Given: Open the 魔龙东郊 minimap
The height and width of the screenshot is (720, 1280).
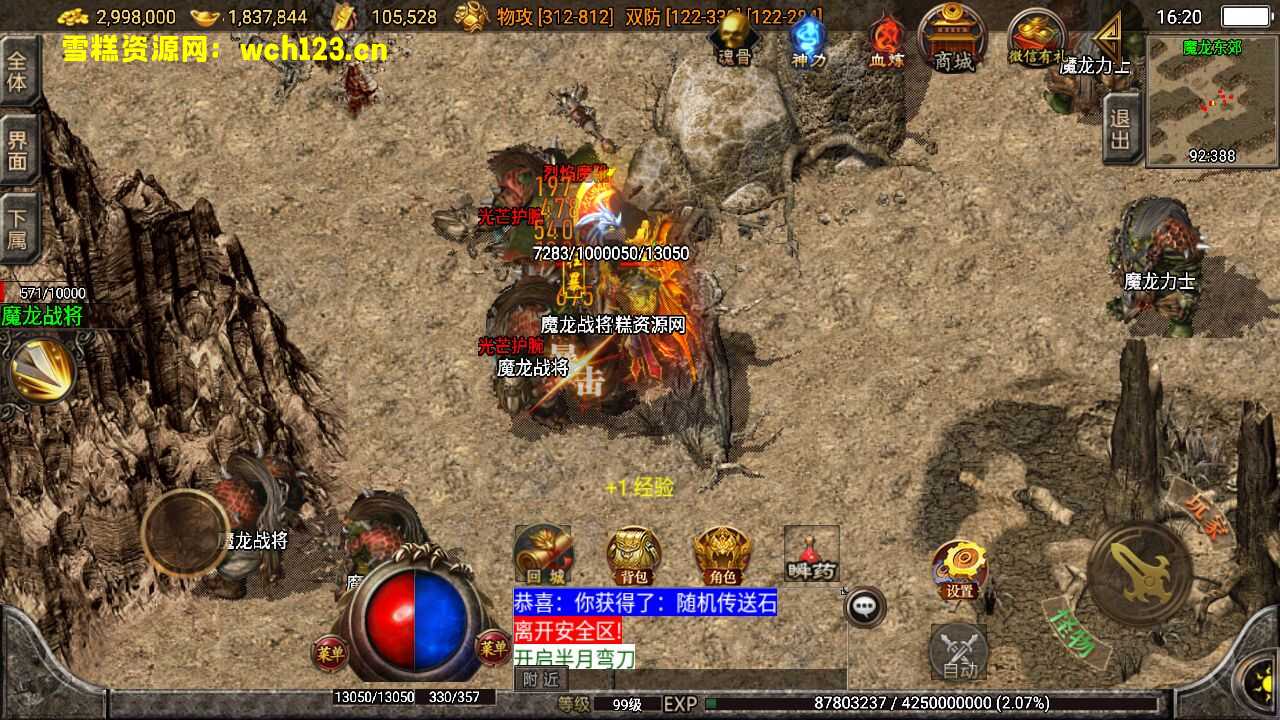Looking at the screenshot, I should 1210,100.
